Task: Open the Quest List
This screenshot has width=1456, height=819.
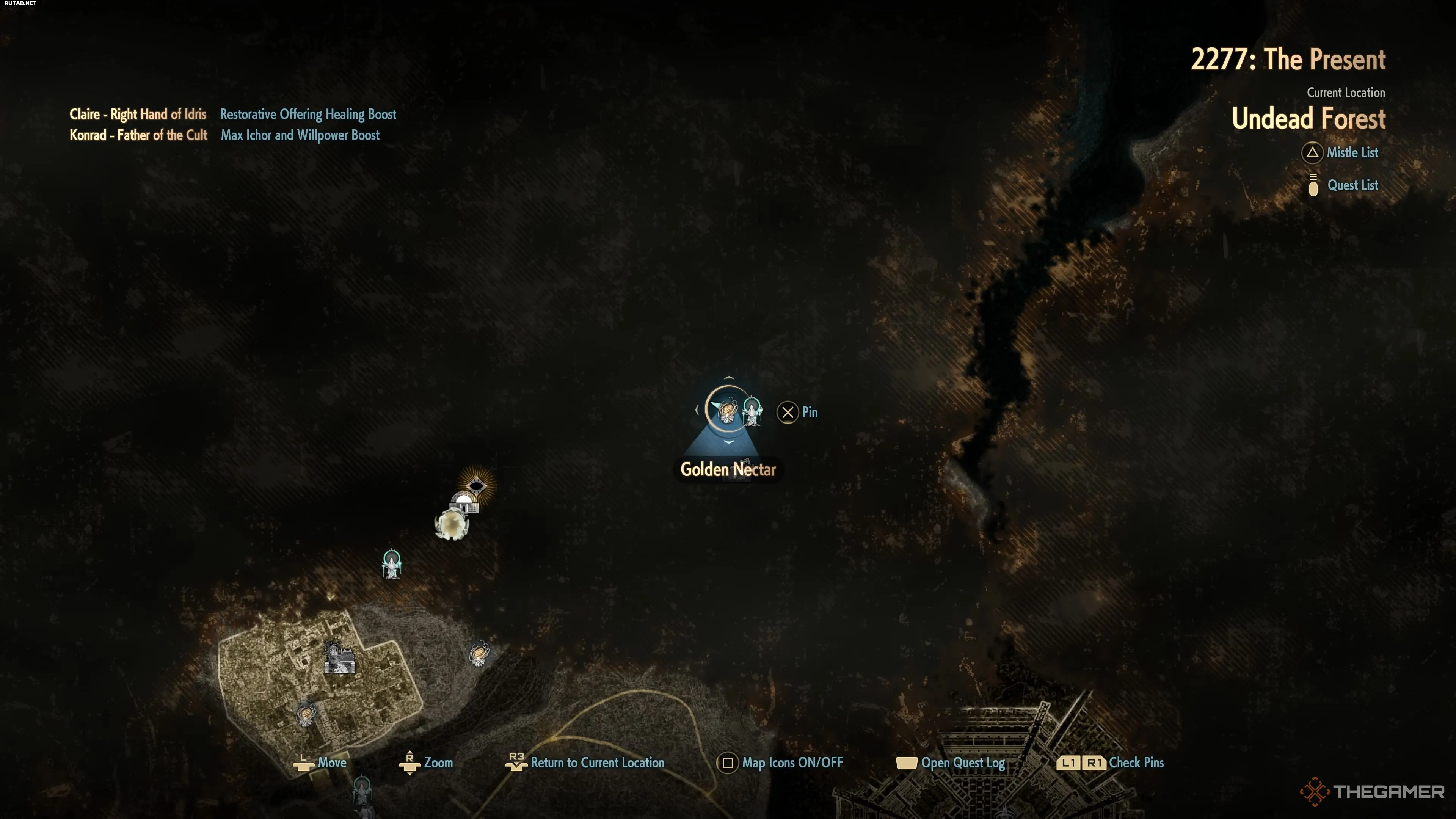Action: 1352,185
